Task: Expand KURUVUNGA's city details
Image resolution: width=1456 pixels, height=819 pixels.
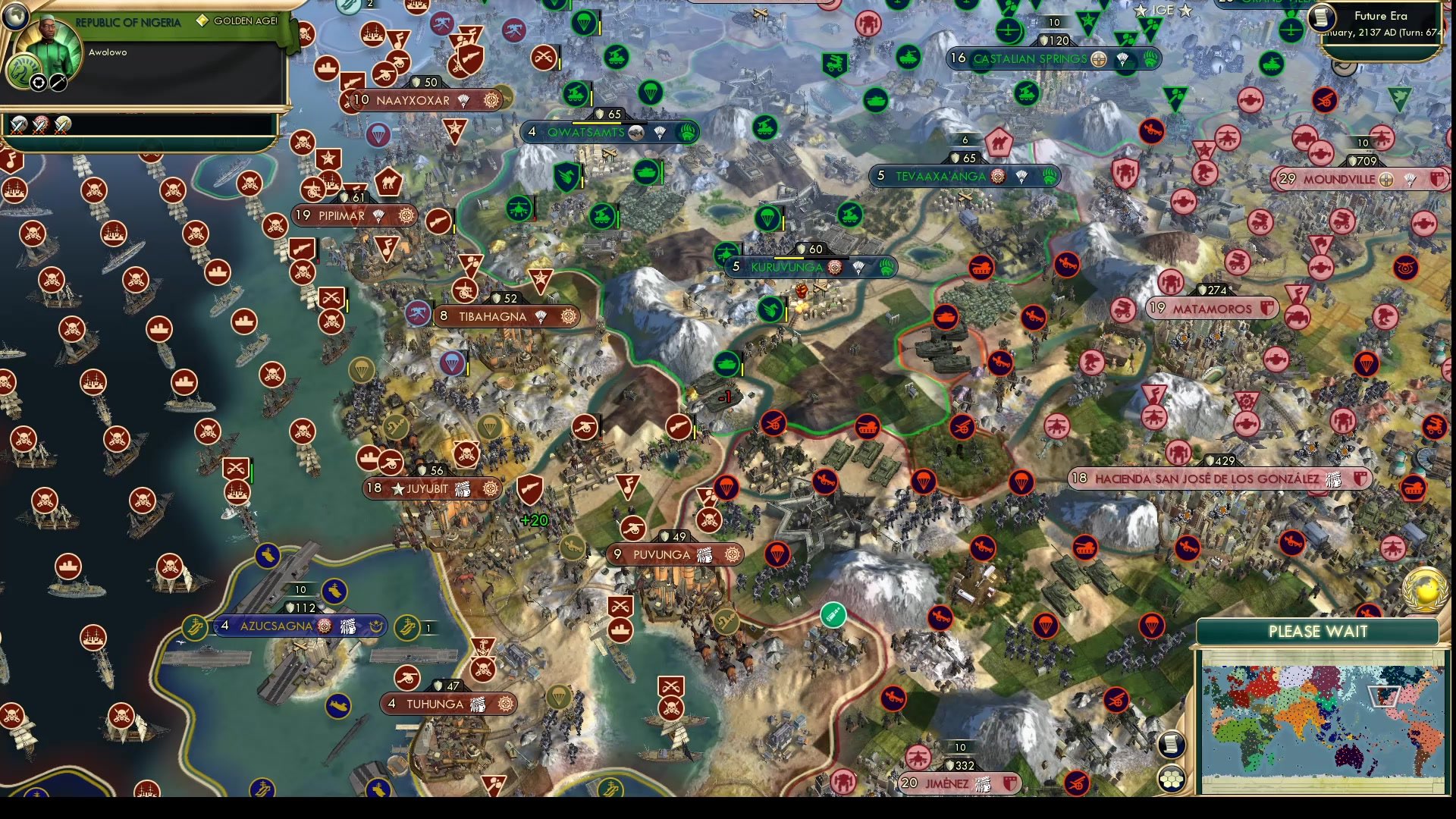Action: point(786,267)
